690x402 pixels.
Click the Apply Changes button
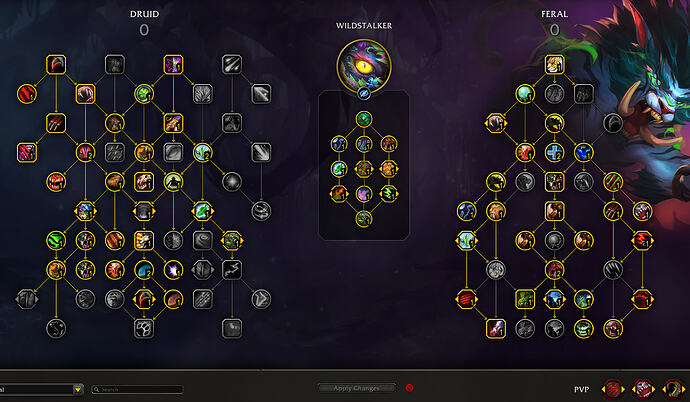pos(356,387)
